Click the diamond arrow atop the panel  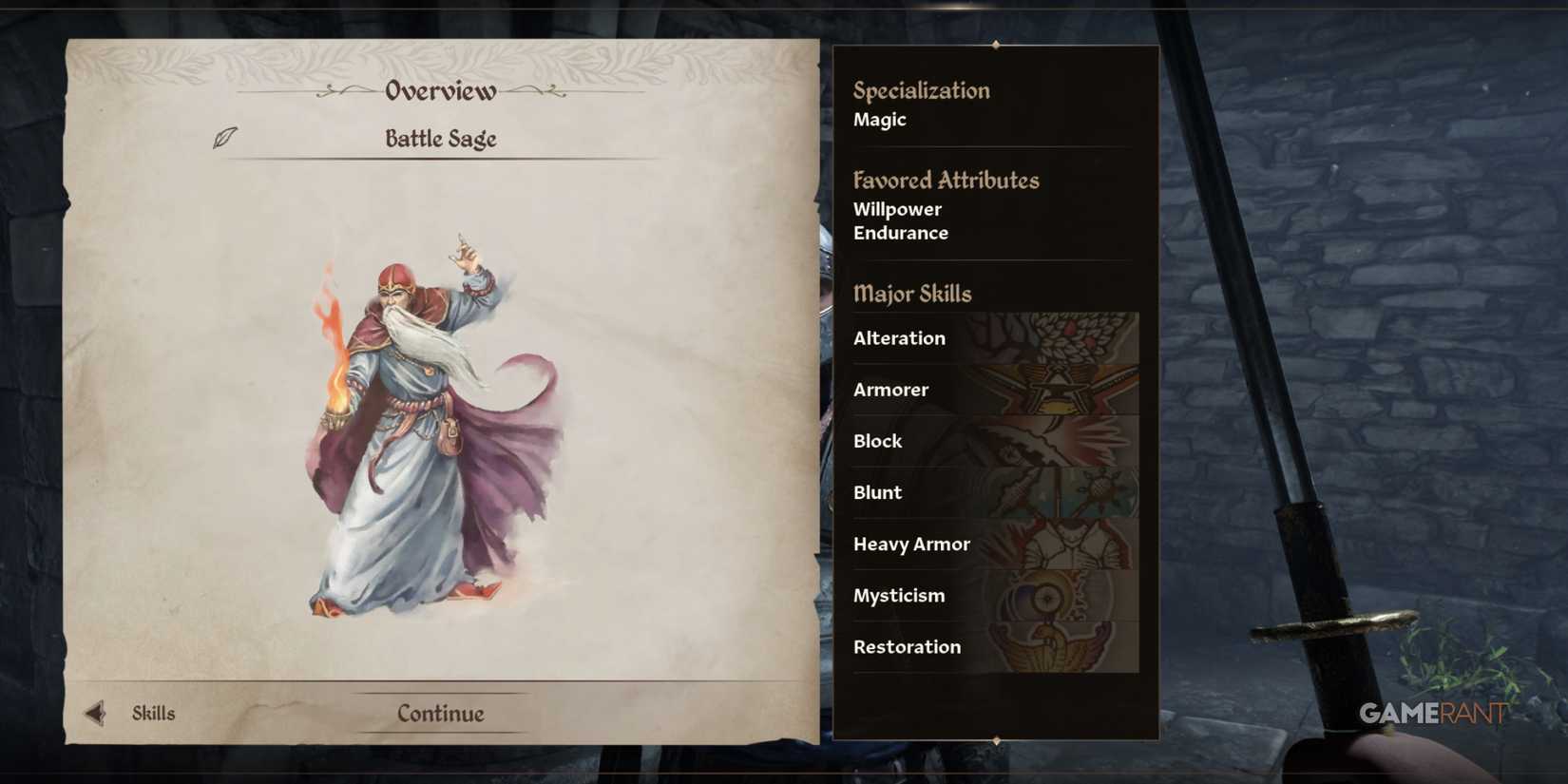995,44
